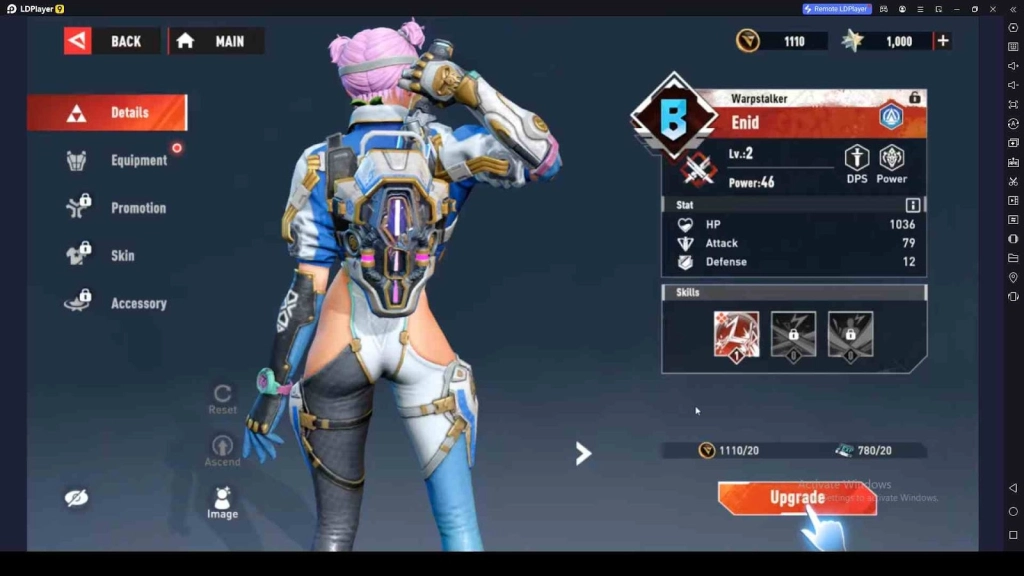Click the Power type icon

(891, 160)
